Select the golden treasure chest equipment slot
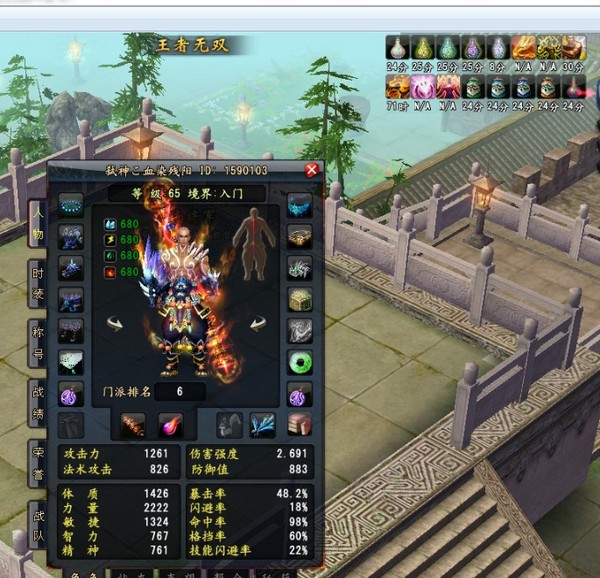This screenshot has width=600, height=578. click(x=299, y=299)
